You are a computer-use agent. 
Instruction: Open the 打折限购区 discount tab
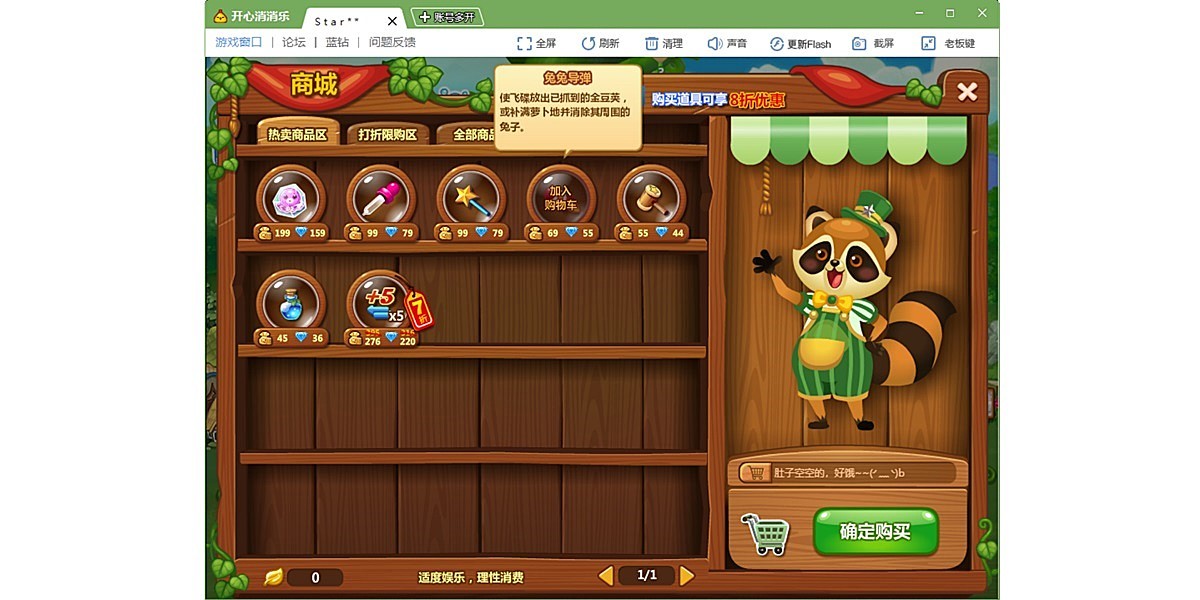point(387,134)
